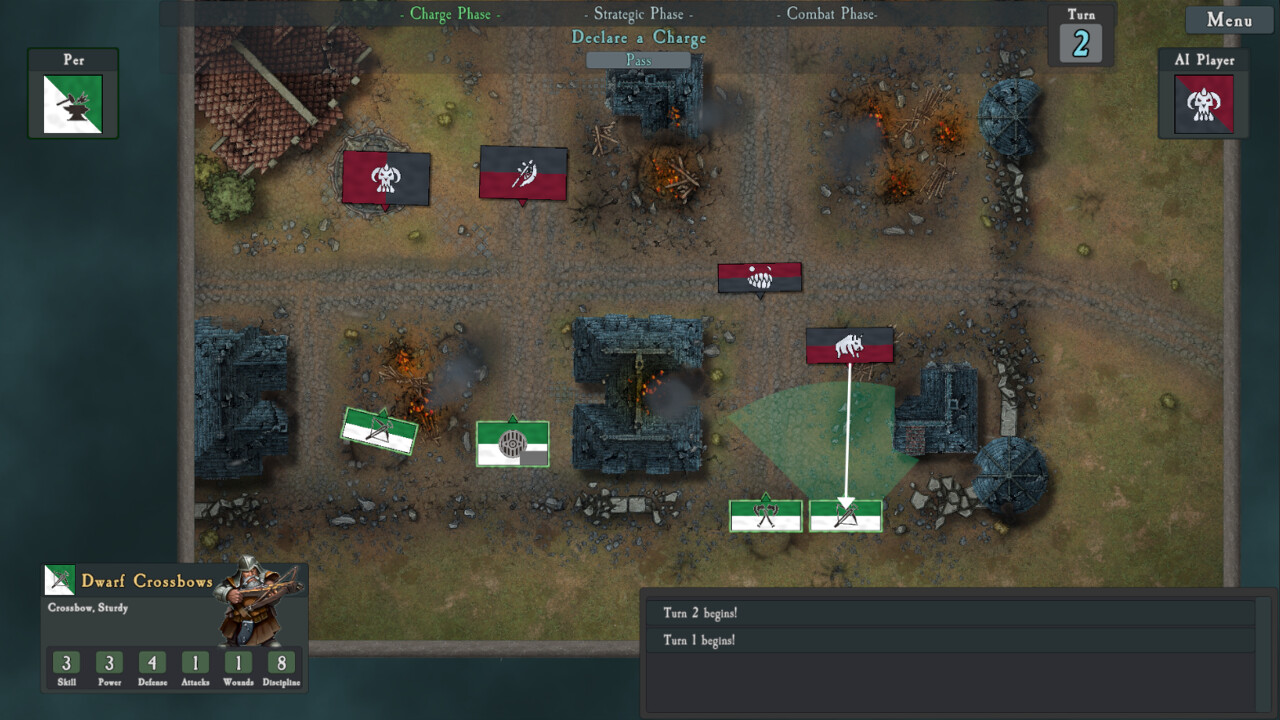Screen dimensions: 1280x720
Task: Open the game Menu
Action: click(x=1229, y=20)
